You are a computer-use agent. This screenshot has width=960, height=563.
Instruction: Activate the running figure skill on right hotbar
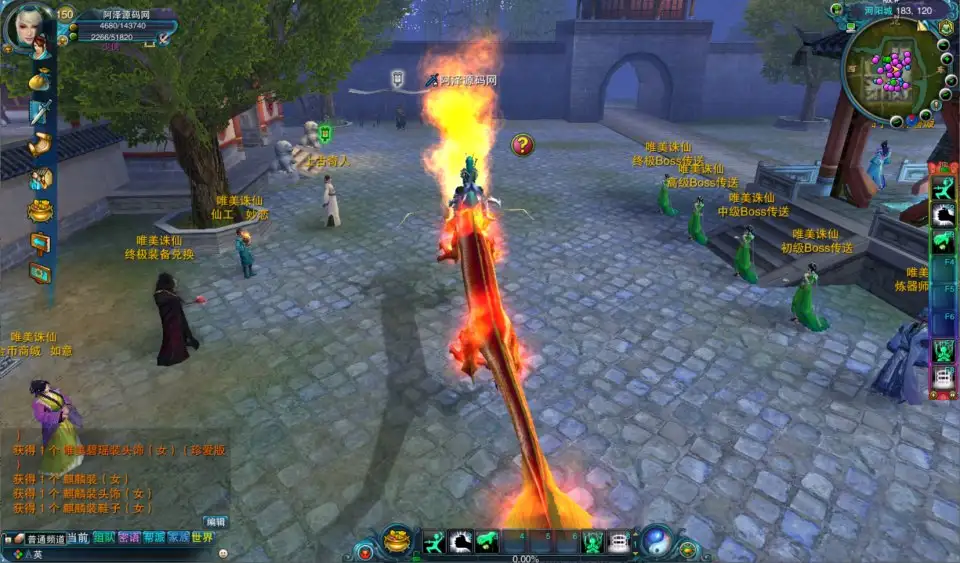(943, 188)
